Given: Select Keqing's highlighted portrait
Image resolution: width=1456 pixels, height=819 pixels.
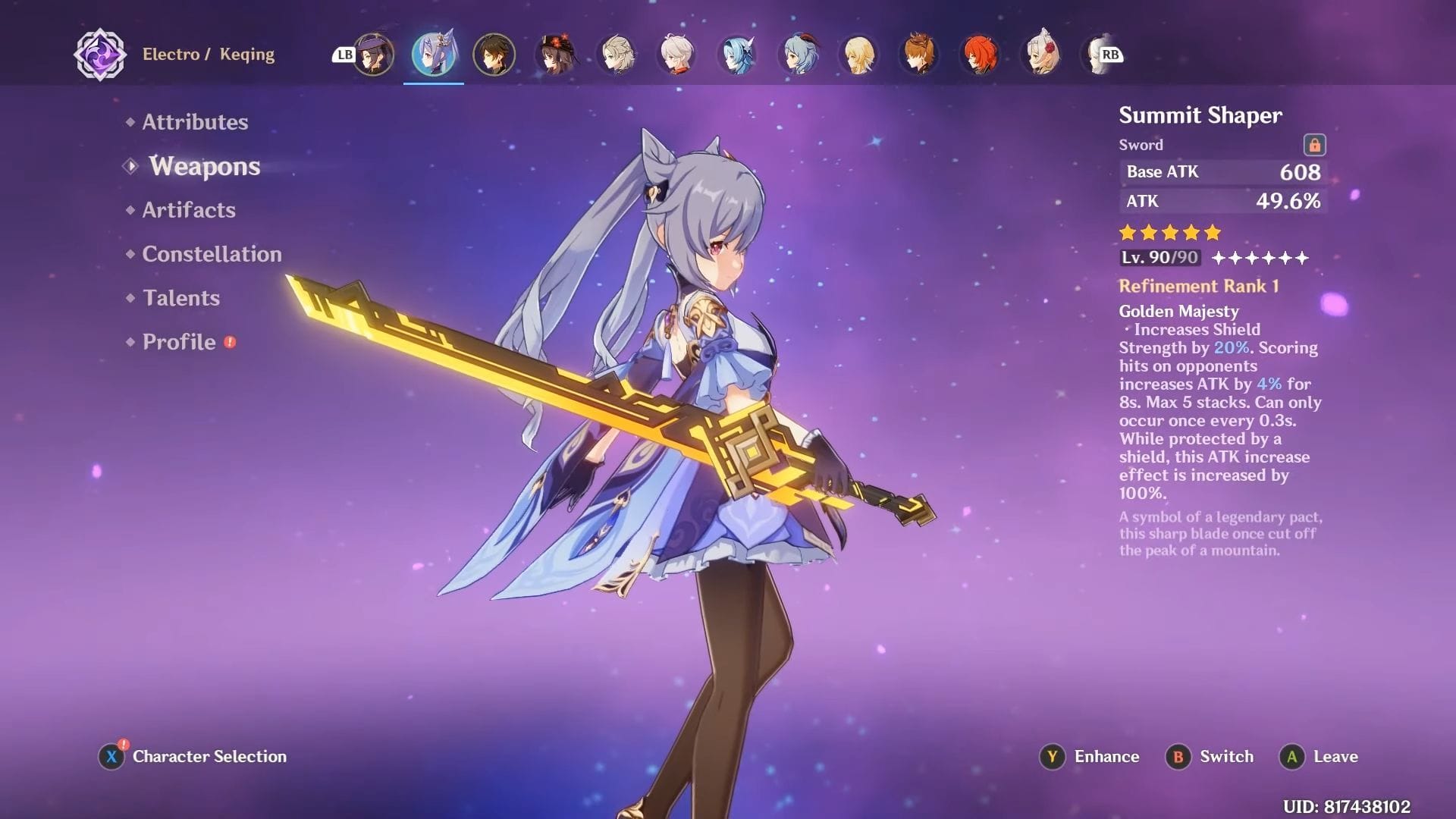Looking at the screenshot, I should [x=433, y=55].
